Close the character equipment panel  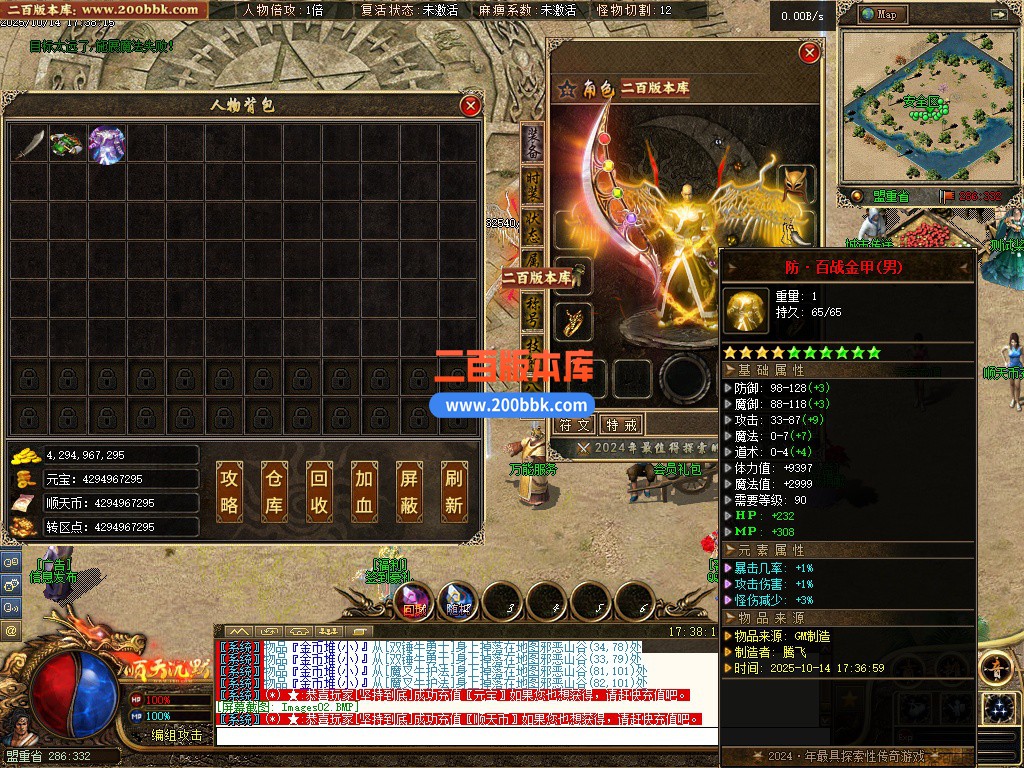pyautogui.click(x=810, y=52)
